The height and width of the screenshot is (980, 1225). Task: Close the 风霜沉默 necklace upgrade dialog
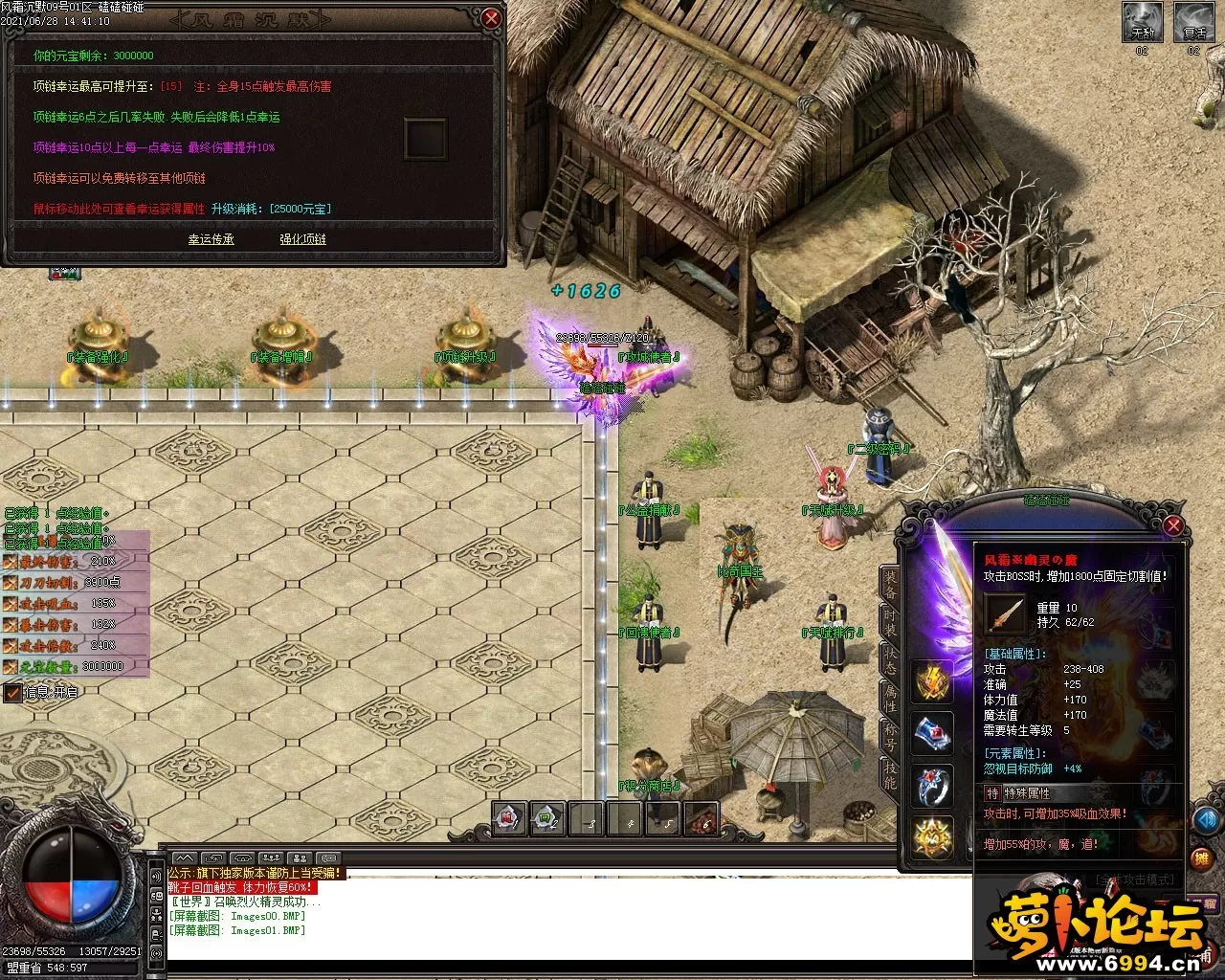click(x=491, y=18)
